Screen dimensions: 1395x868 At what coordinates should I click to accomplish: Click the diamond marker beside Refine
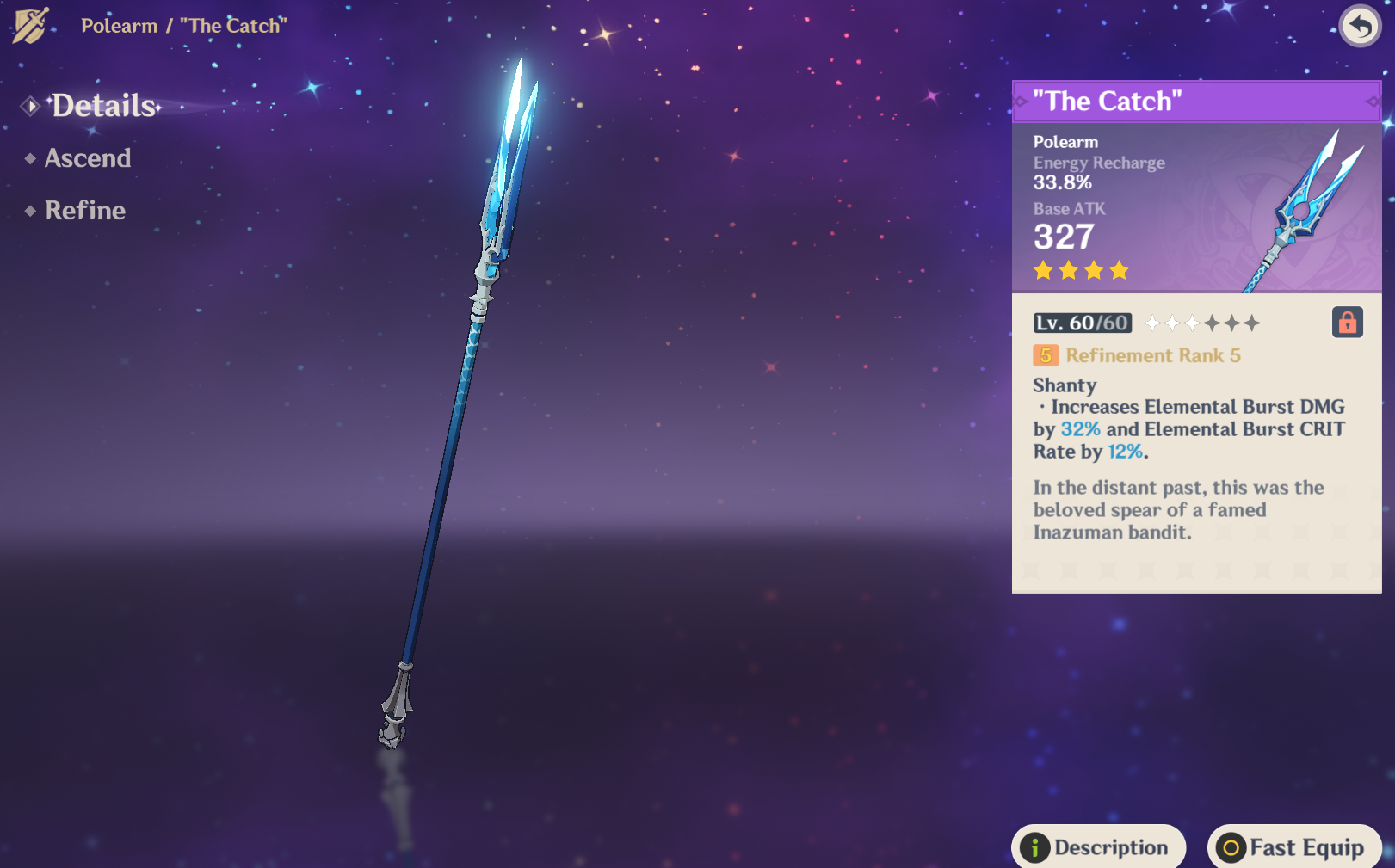point(30,210)
